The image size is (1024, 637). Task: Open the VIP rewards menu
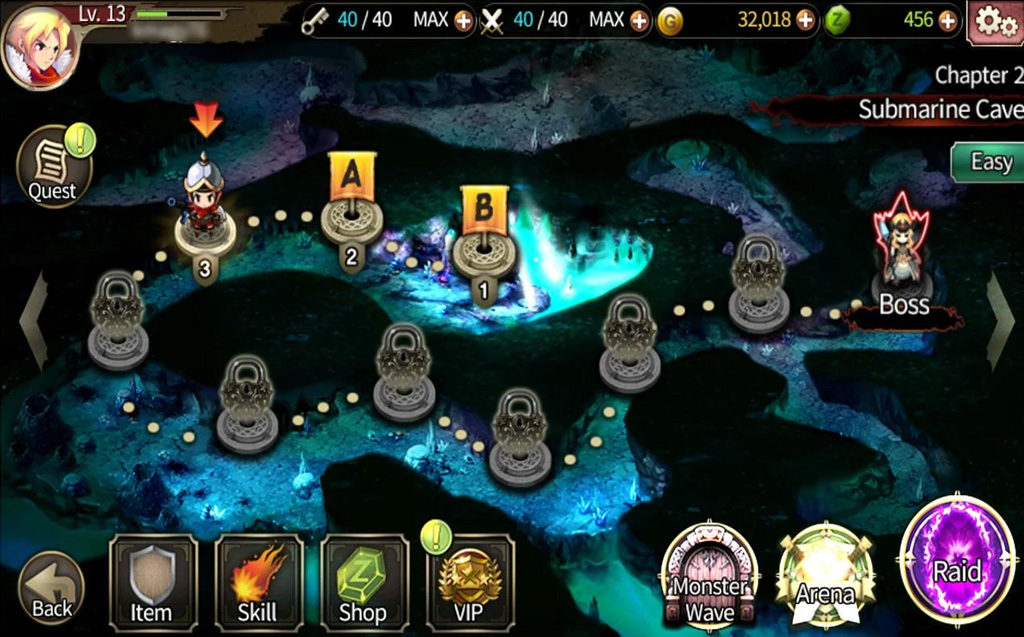coord(470,583)
